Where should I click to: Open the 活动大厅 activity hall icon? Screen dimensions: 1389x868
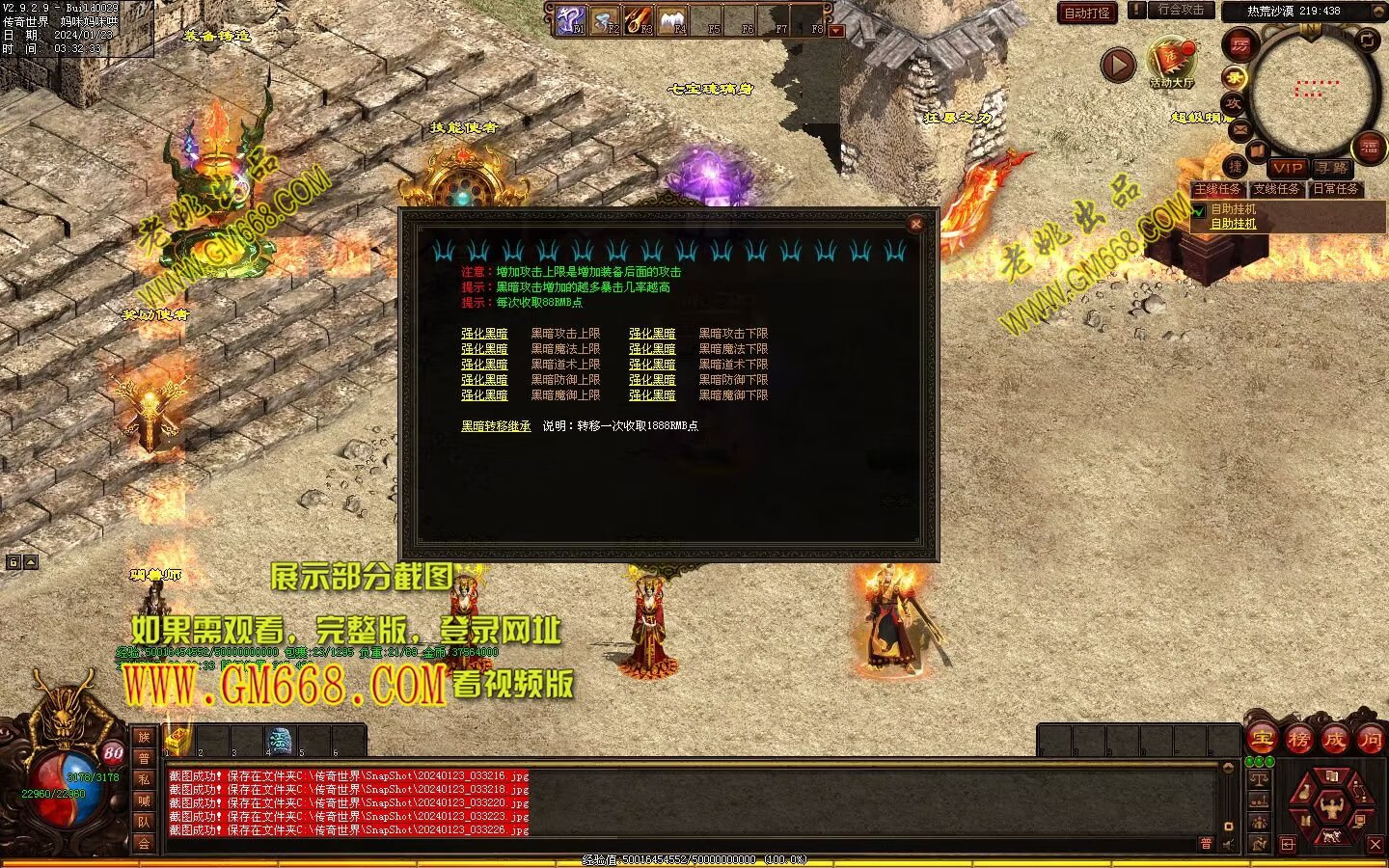1171,62
